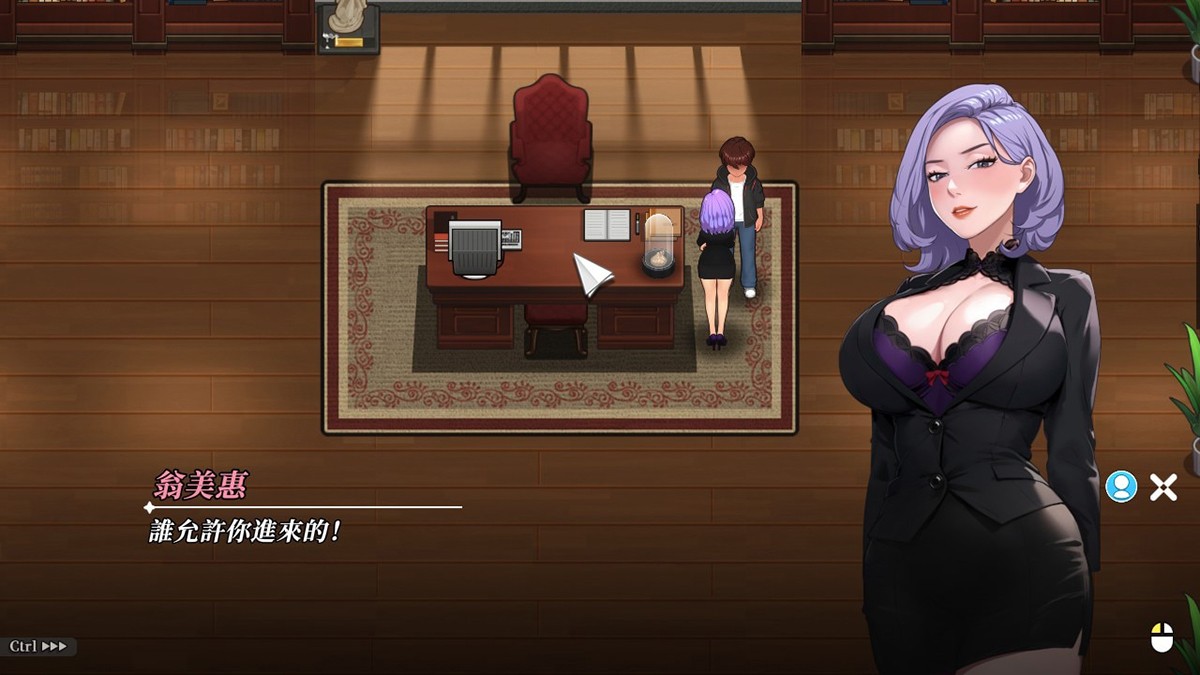Viewport: 1200px width, 675px height.
Task: Toggle the blue character portrait icon
Action: pyautogui.click(x=1121, y=487)
